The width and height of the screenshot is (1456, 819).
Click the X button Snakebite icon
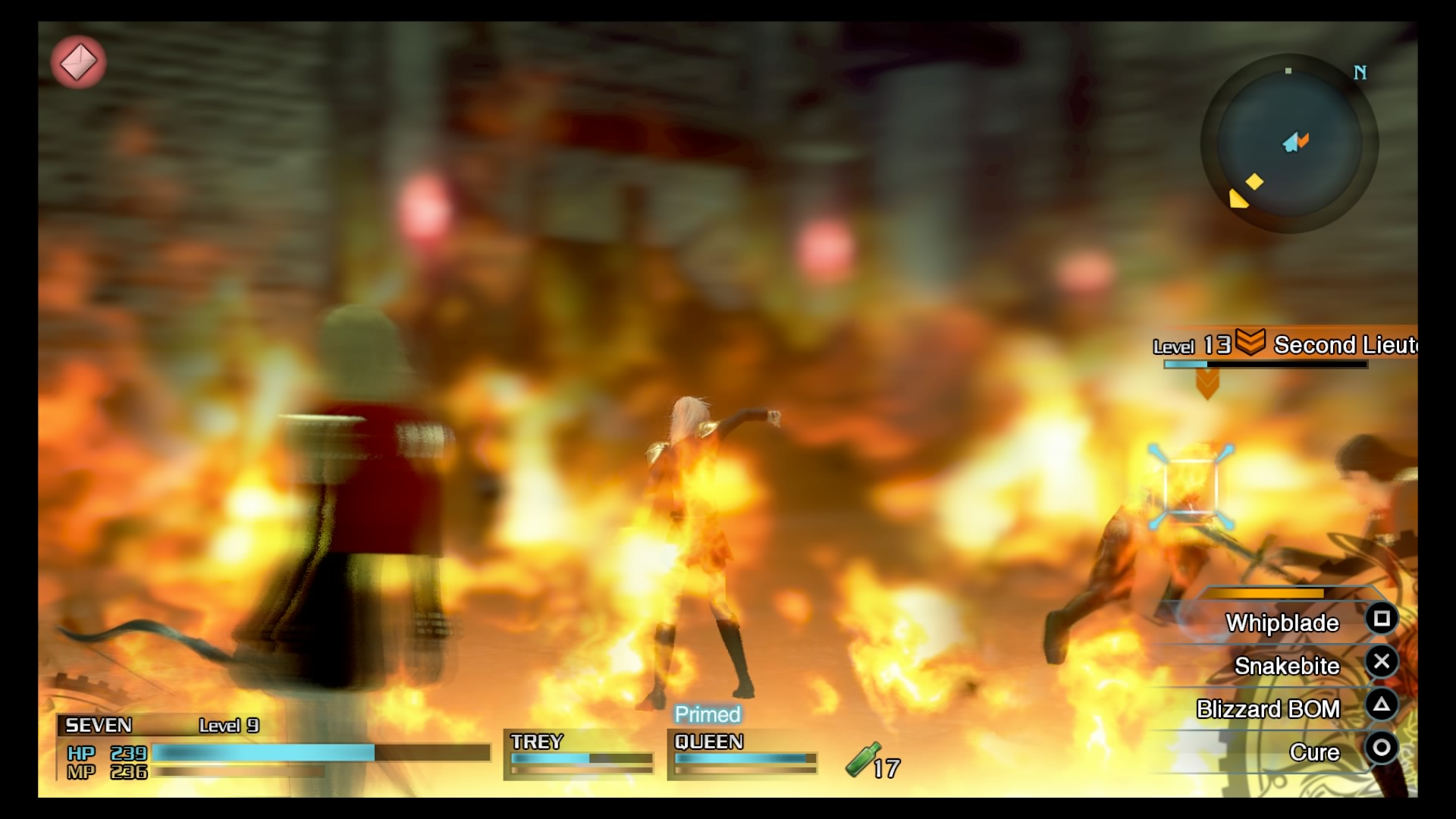point(1382,662)
